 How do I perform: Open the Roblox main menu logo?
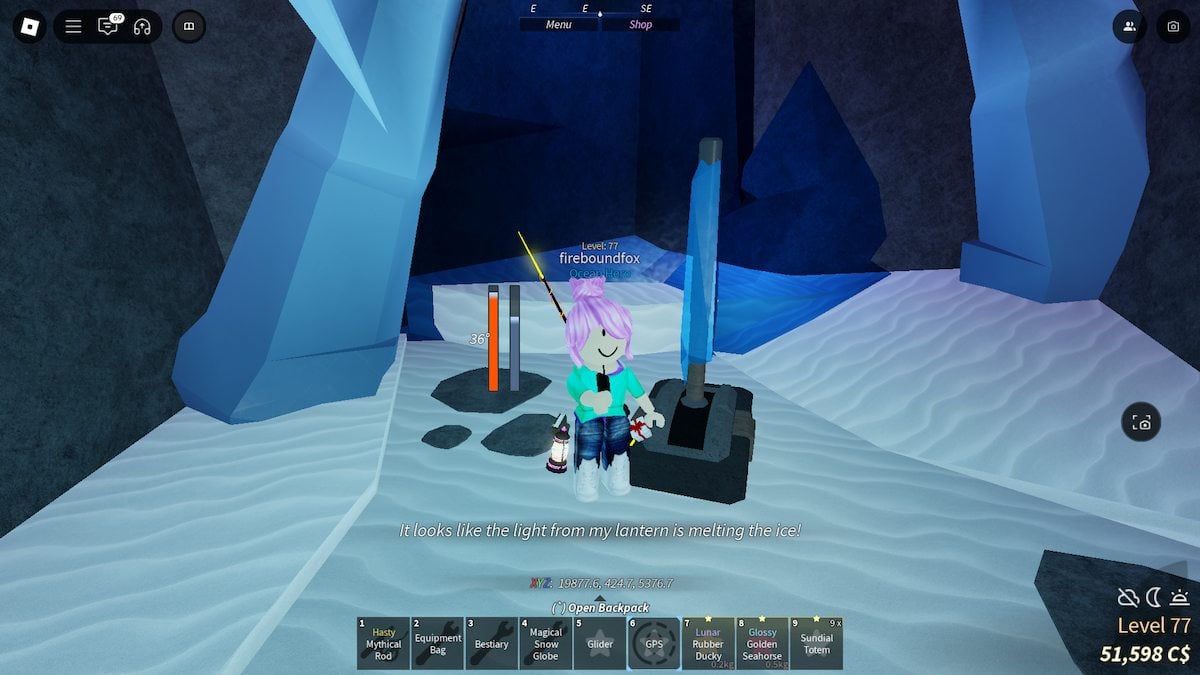29,27
